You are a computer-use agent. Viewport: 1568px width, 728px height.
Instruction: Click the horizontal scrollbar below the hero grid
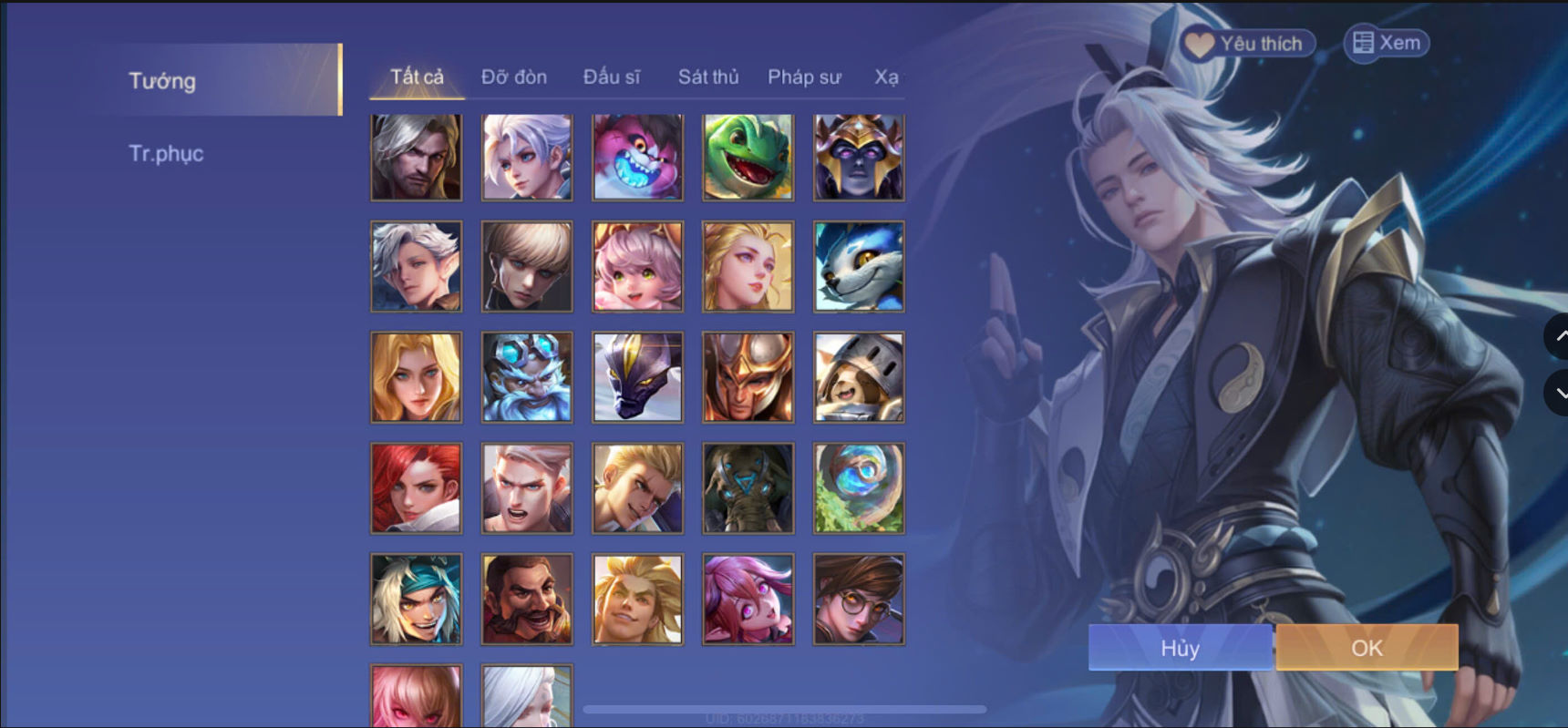point(786,707)
